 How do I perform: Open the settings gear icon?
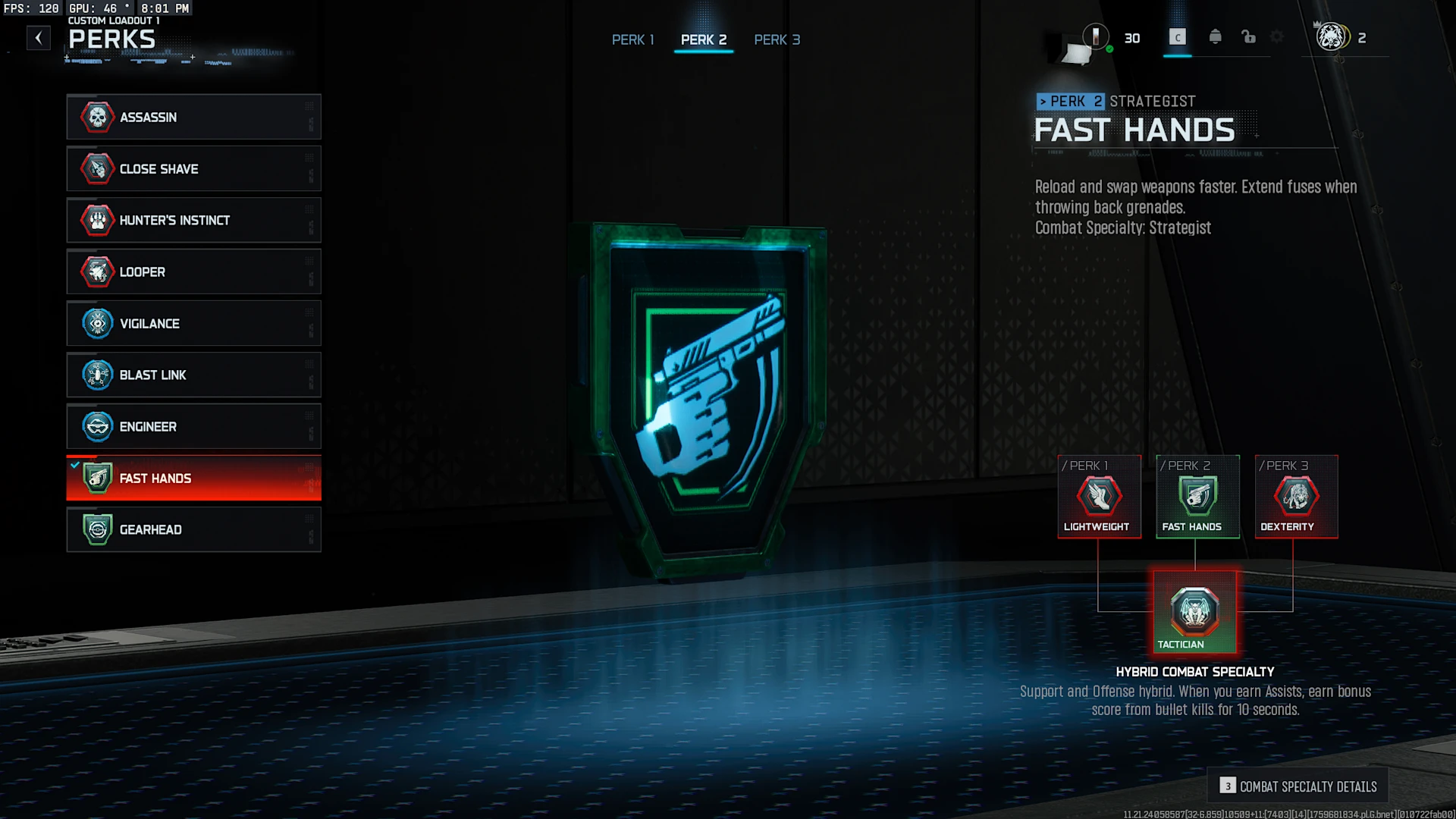click(x=1277, y=37)
